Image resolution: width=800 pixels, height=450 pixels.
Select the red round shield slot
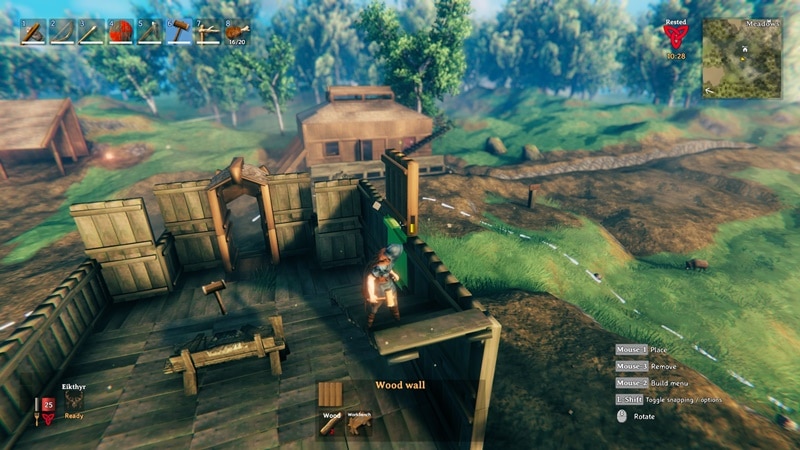coord(121,32)
